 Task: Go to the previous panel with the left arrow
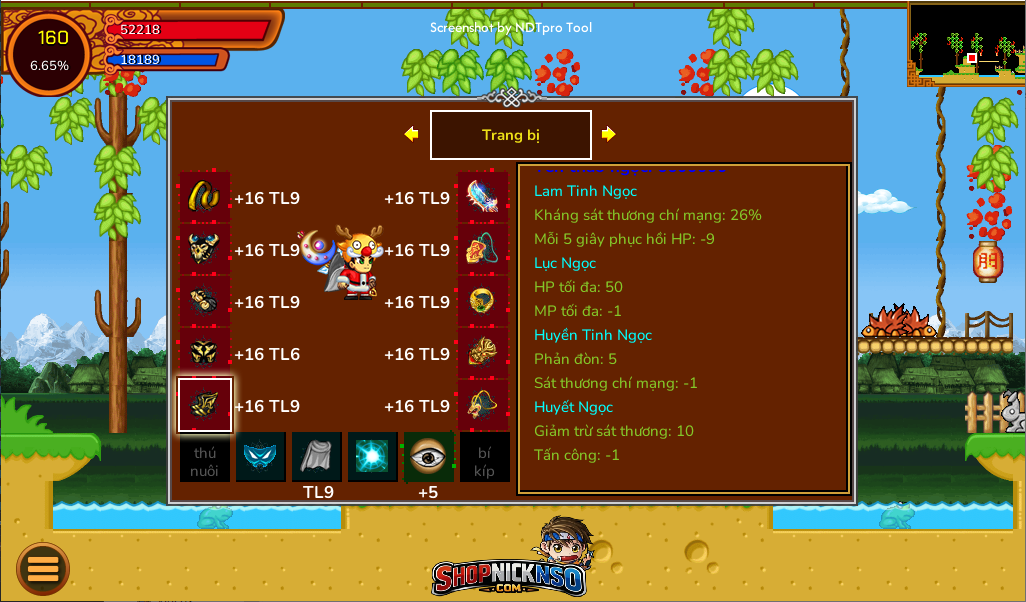pyautogui.click(x=411, y=134)
